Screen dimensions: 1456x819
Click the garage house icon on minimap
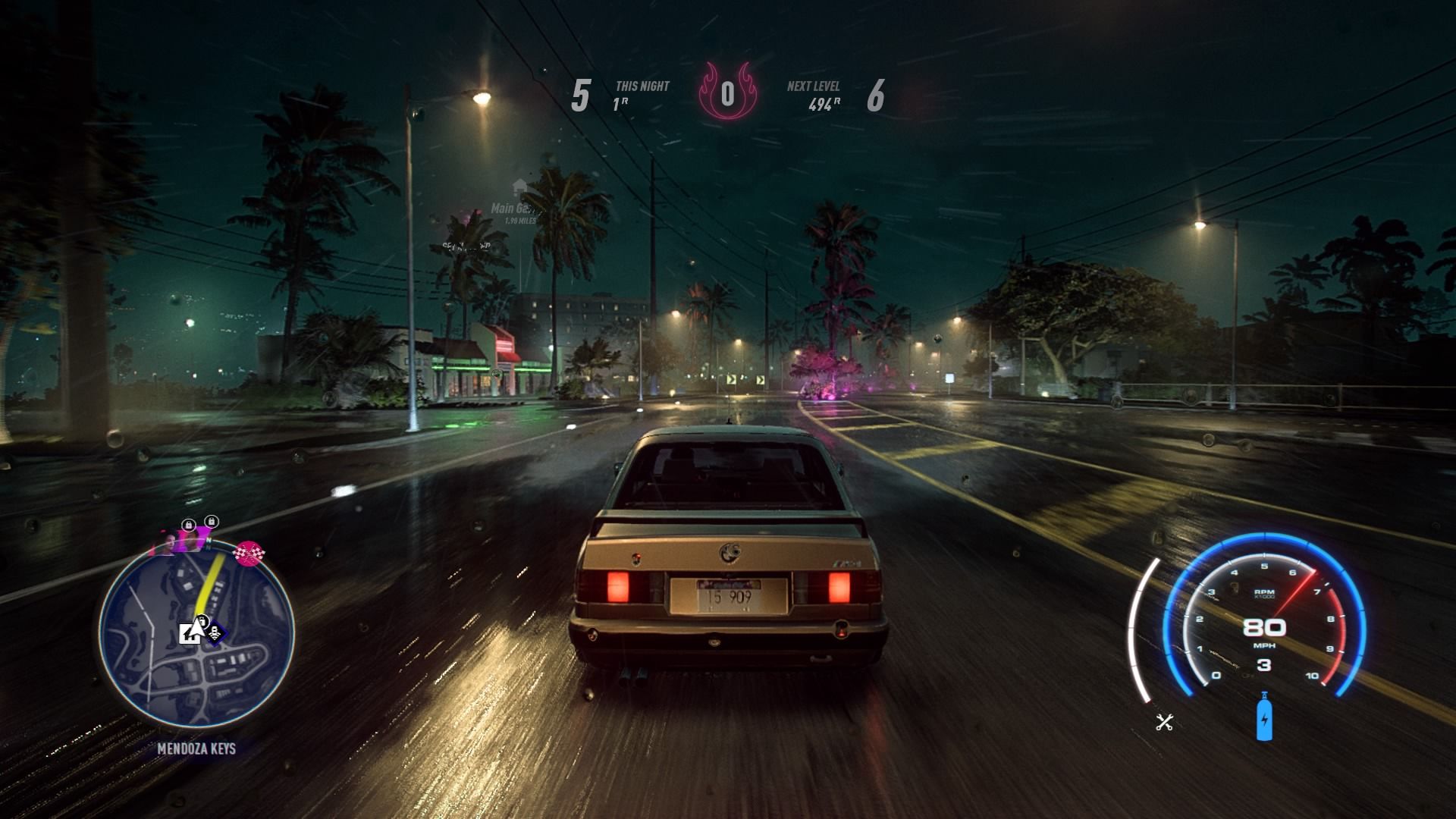(x=189, y=633)
